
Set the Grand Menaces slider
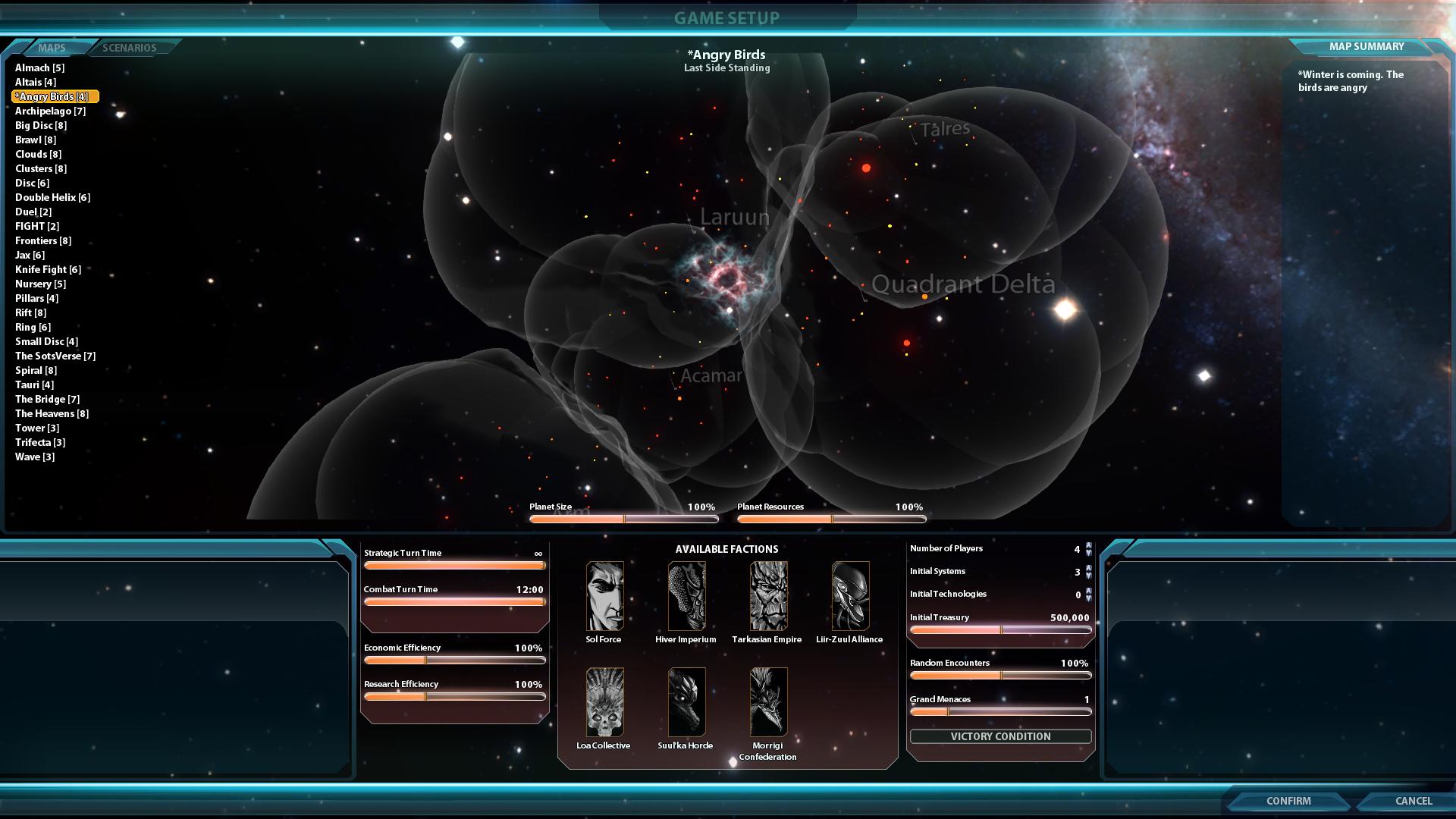click(1000, 712)
